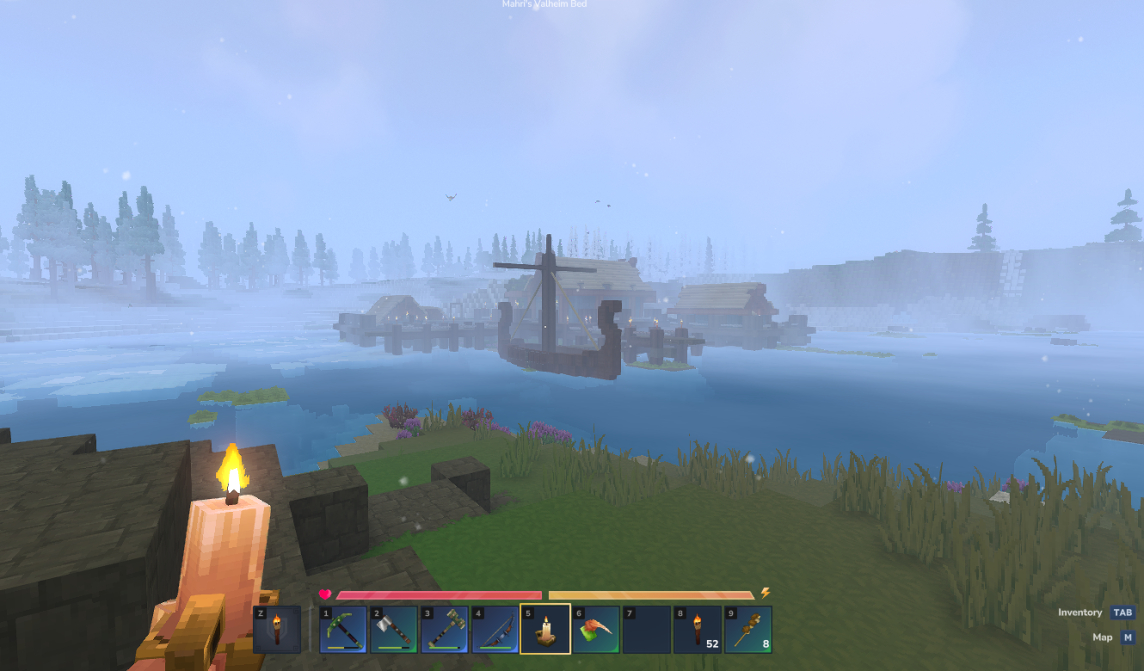Select the bow in hotbar slot 4
Viewport: 1144px width, 671px height.
(x=494, y=629)
